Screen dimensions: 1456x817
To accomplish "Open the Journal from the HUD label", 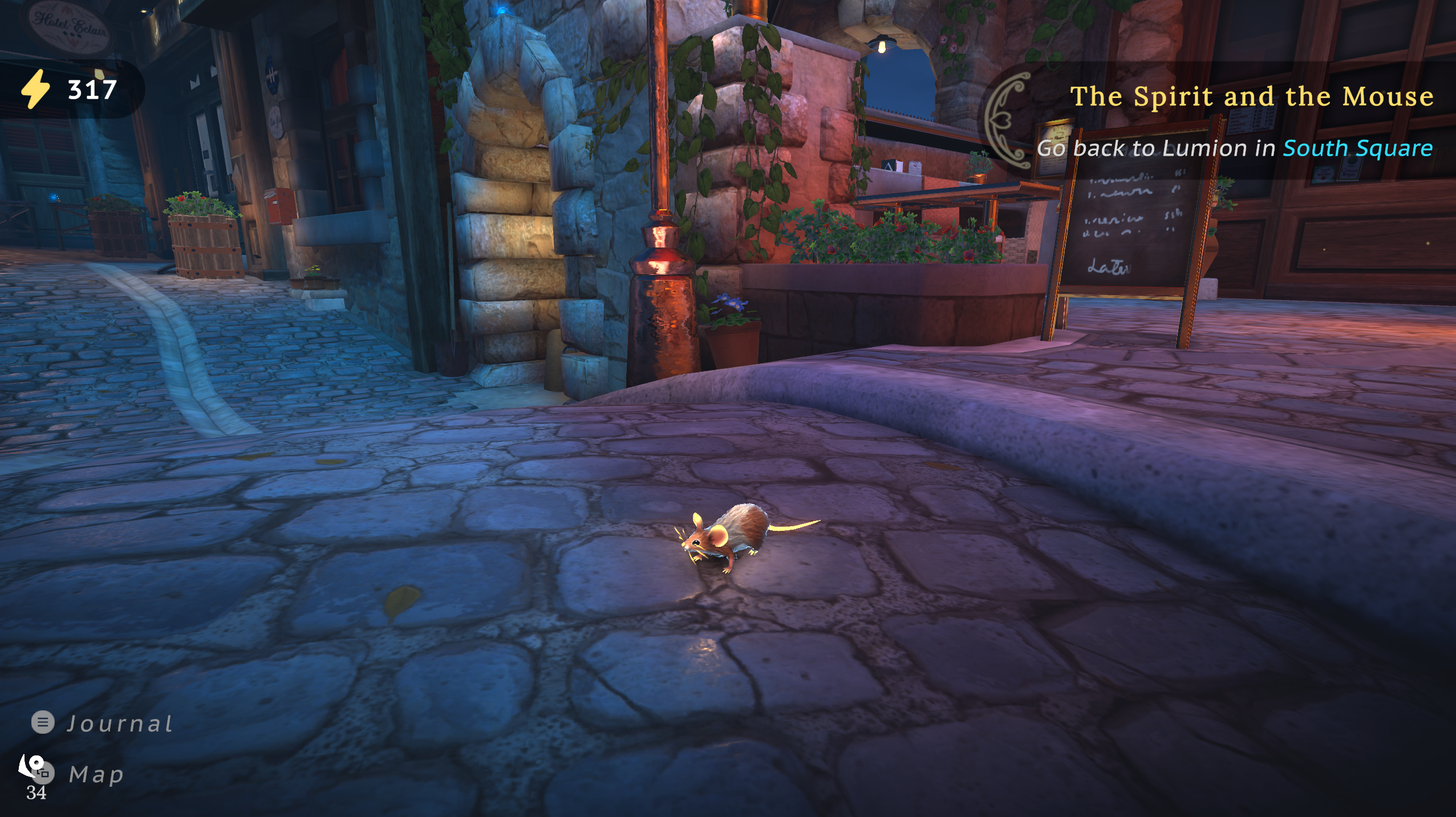I will point(119,723).
